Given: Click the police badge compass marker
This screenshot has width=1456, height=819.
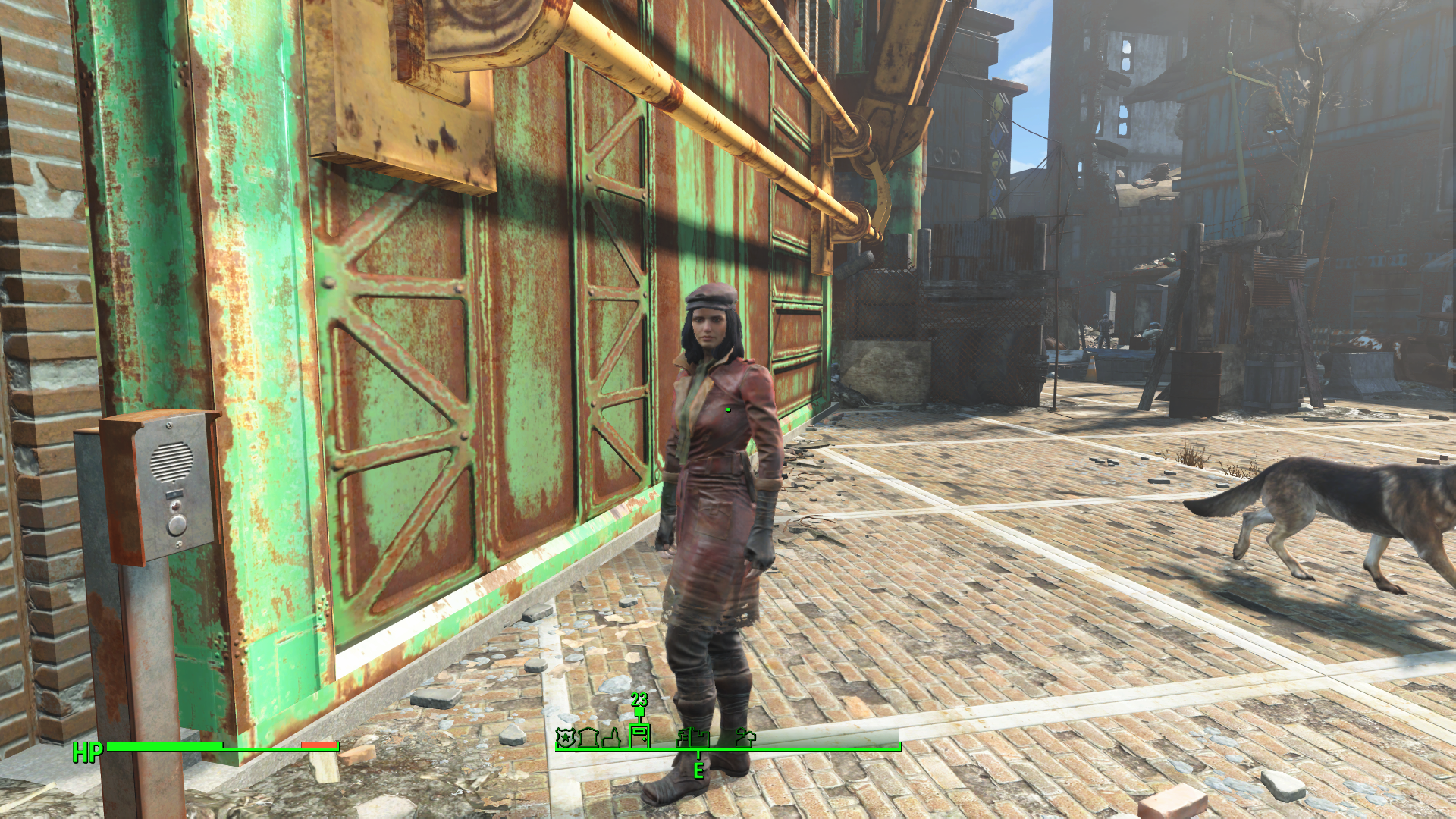Looking at the screenshot, I should point(565,737).
